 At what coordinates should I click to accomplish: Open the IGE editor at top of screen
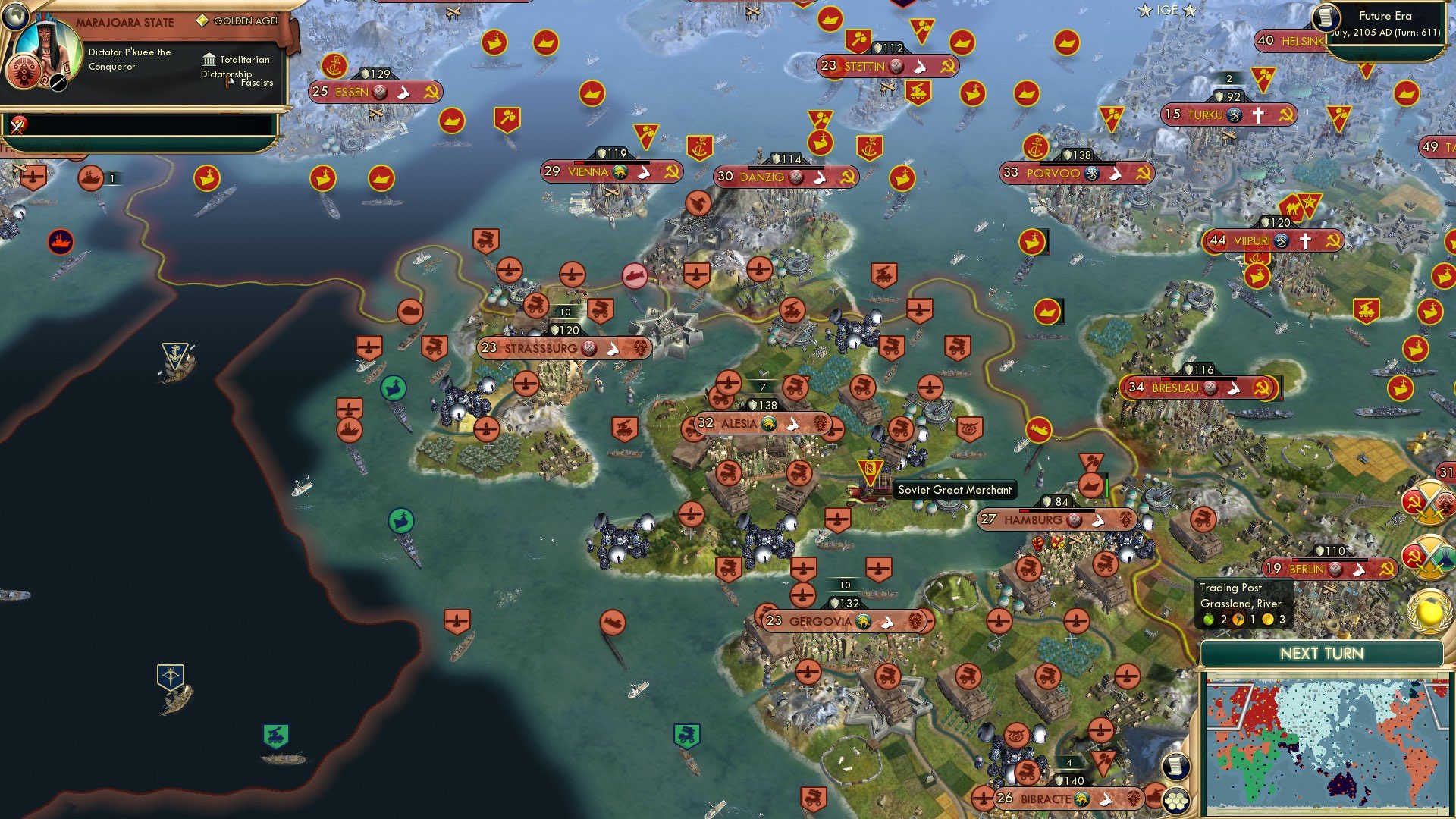tap(1166, 11)
